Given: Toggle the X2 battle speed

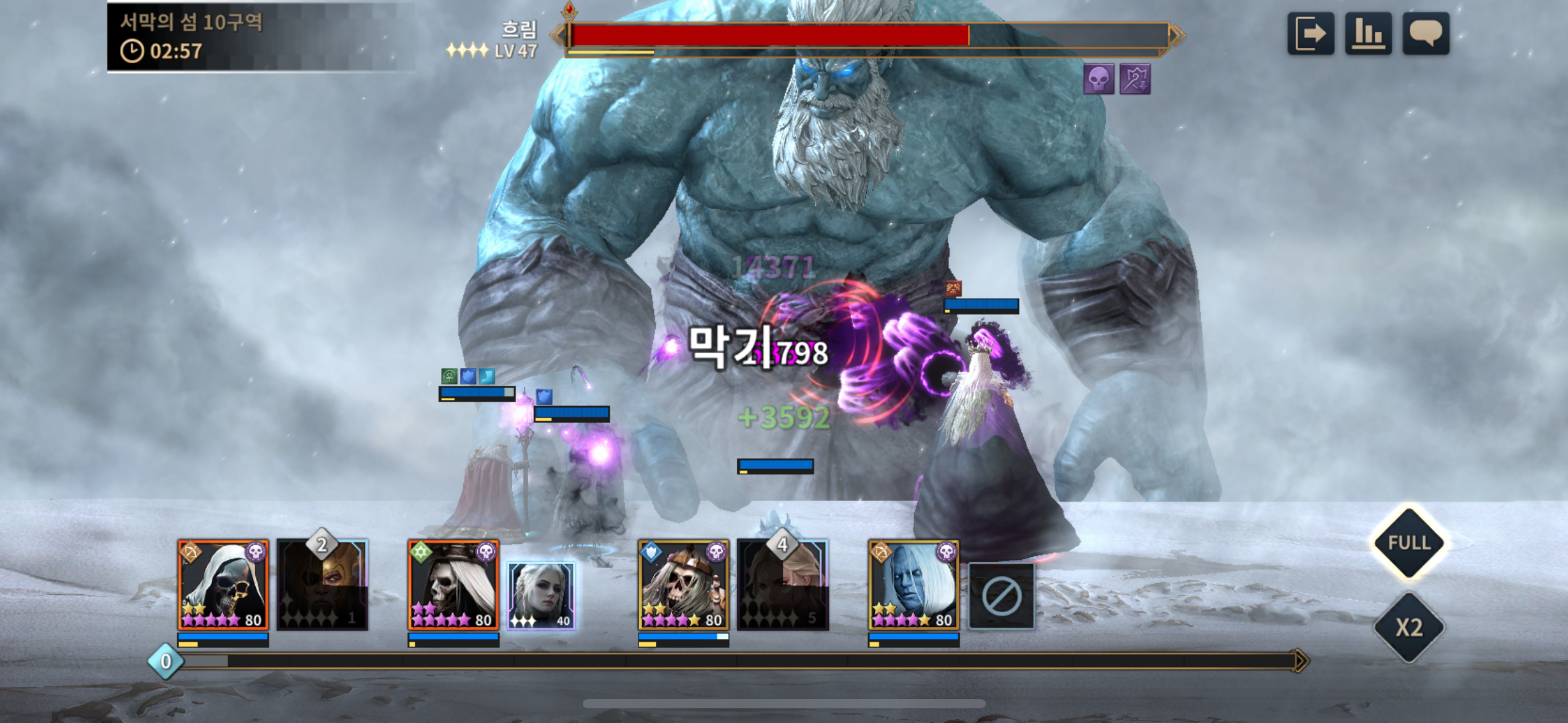Looking at the screenshot, I should 1409,627.
